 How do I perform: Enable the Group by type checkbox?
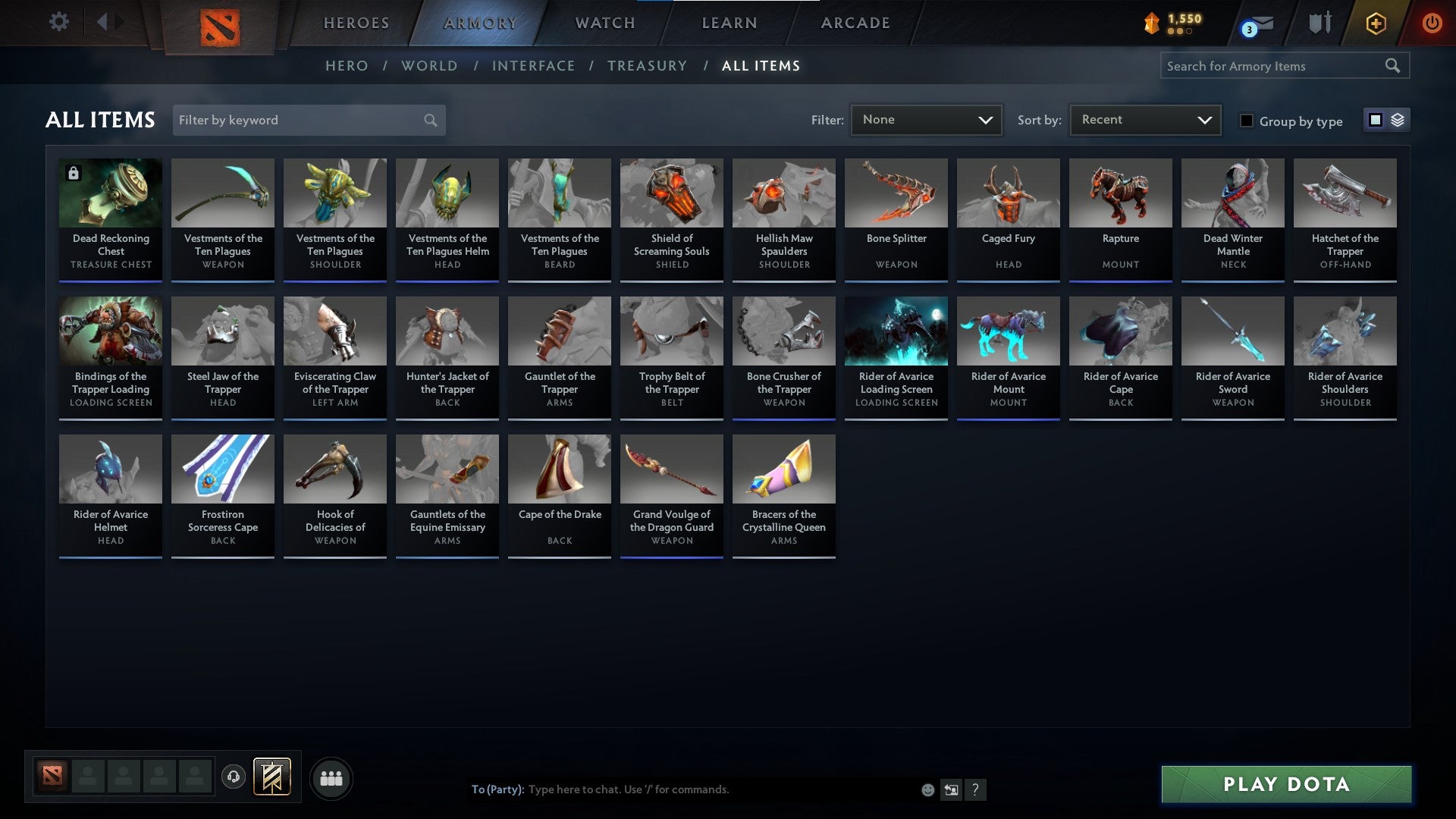(1247, 121)
